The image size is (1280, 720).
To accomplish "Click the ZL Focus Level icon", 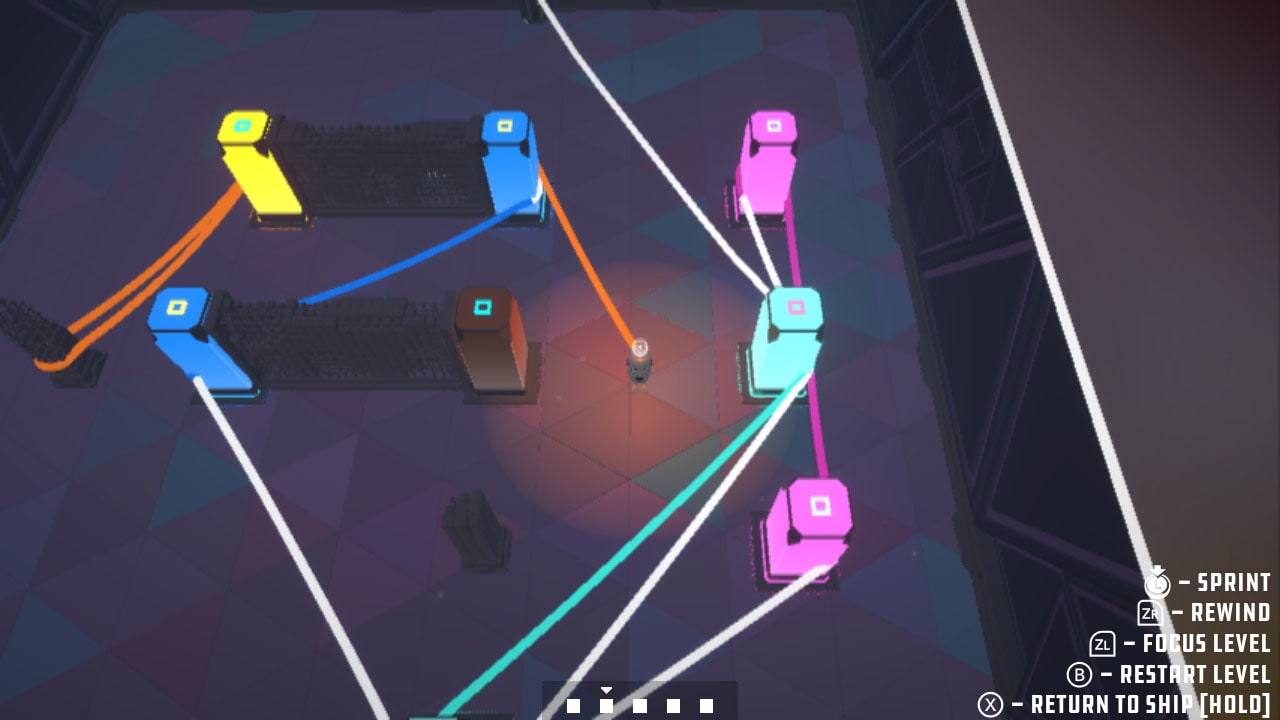I will [x=1104, y=645].
